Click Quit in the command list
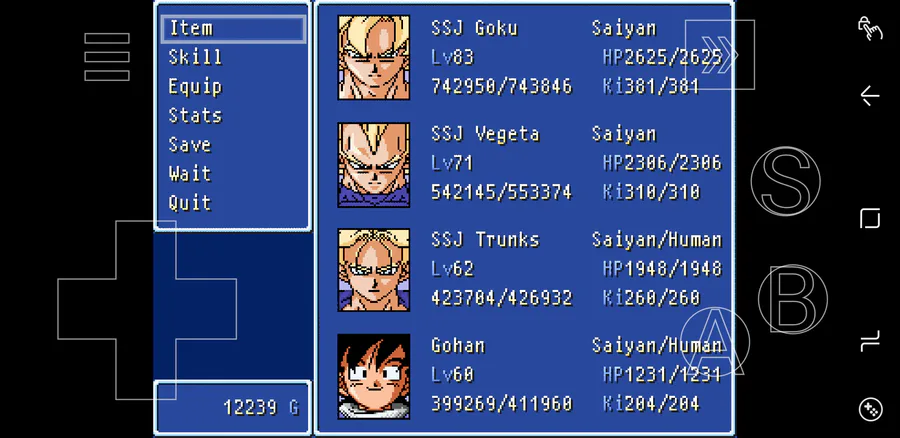 (190, 202)
